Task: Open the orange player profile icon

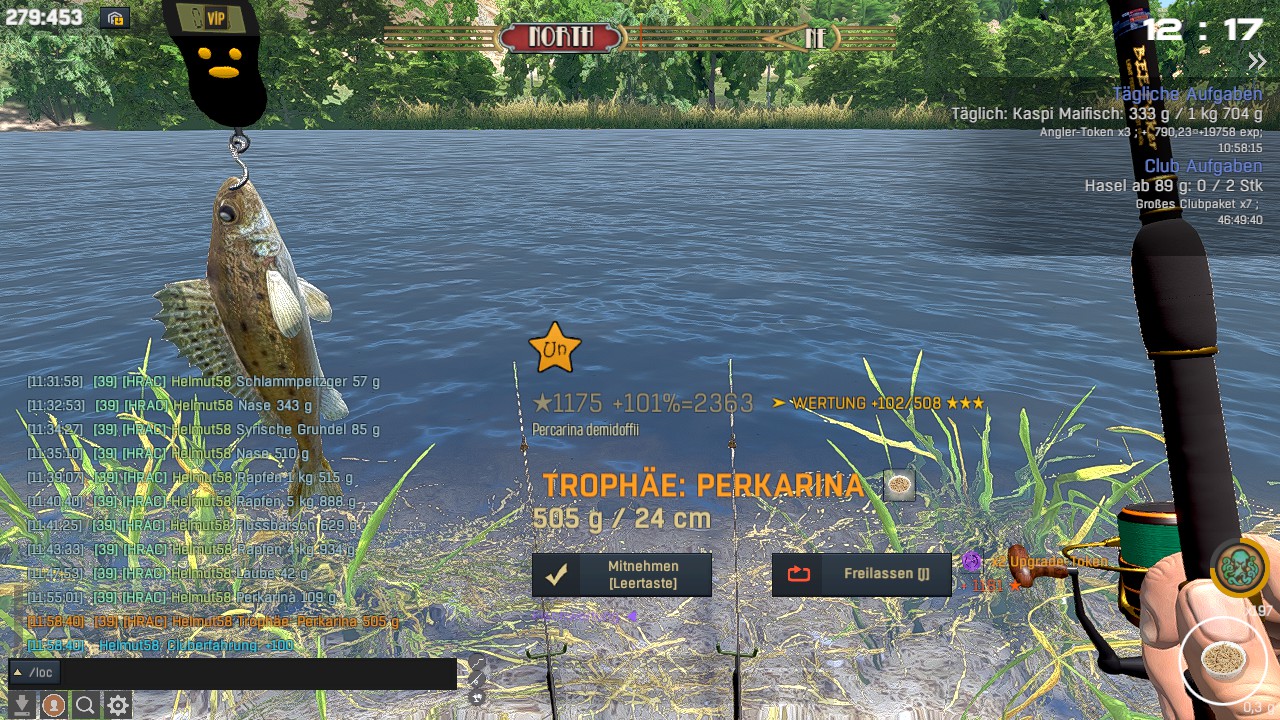Action: 54,705
